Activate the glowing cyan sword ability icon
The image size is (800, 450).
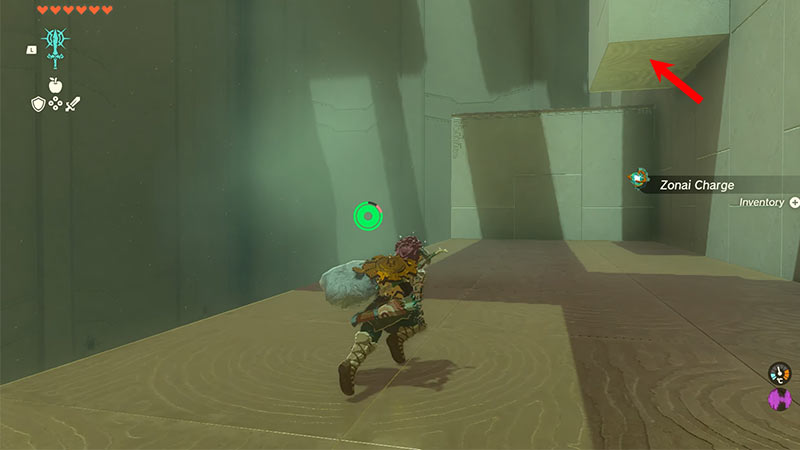pyautogui.click(x=53, y=46)
